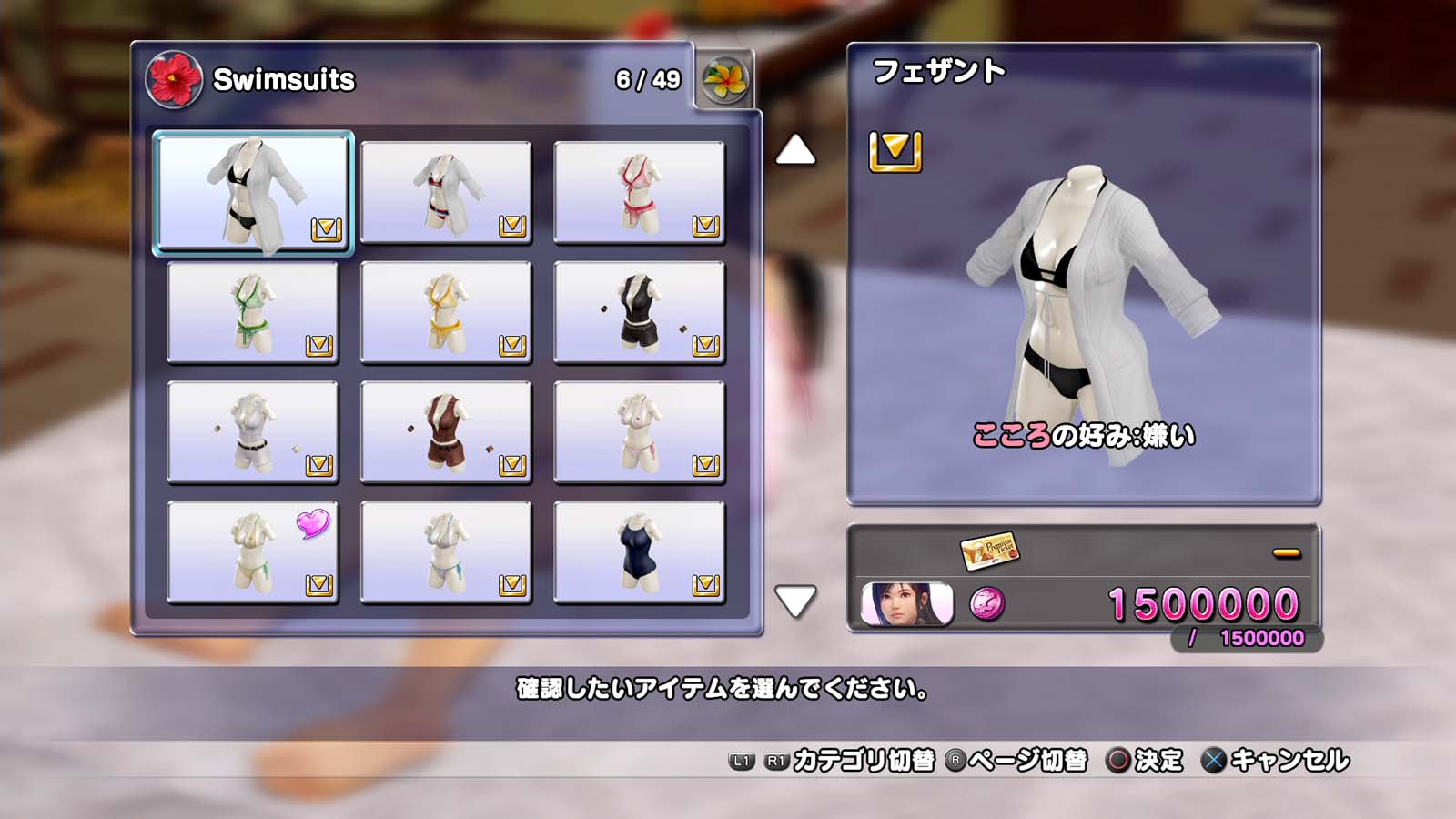Select the white shirt with black bikini
1456x819 pixels.
tap(253, 192)
